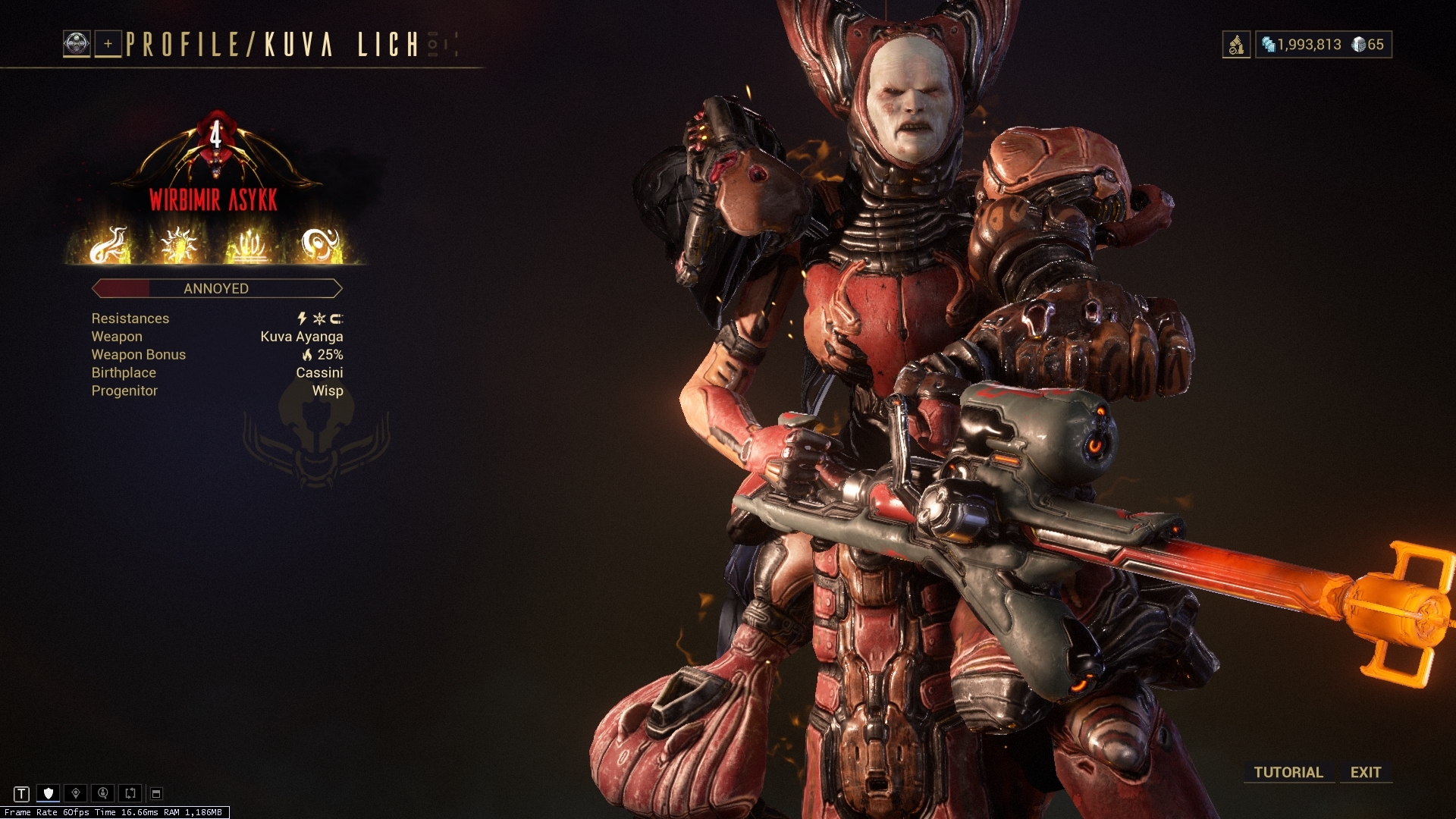Open the Market hammer icon at the top right
The width and height of the screenshot is (1456, 819).
pyautogui.click(x=1237, y=45)
